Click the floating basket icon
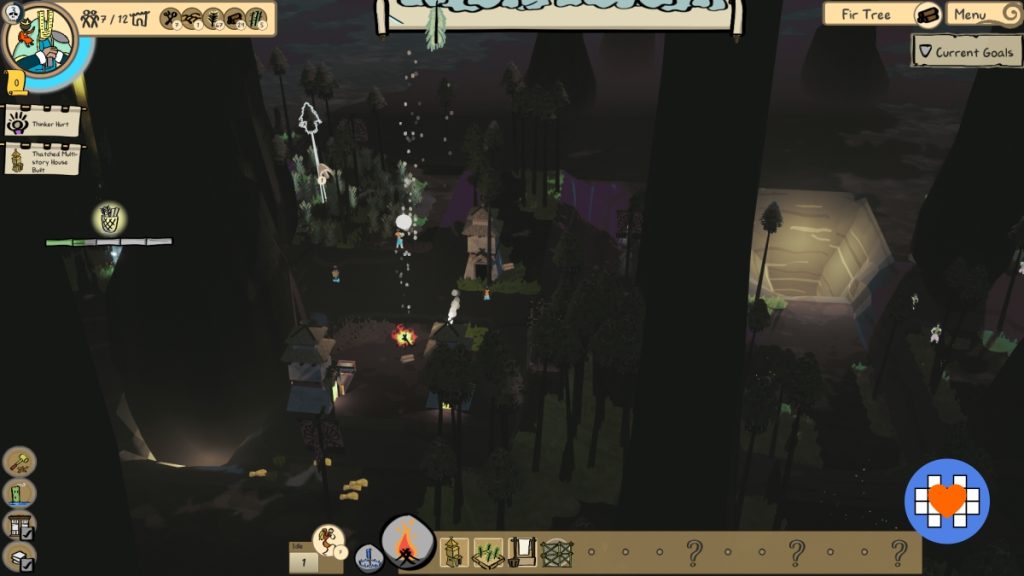This screenshot has height=576, width=1024. point(109,218)
